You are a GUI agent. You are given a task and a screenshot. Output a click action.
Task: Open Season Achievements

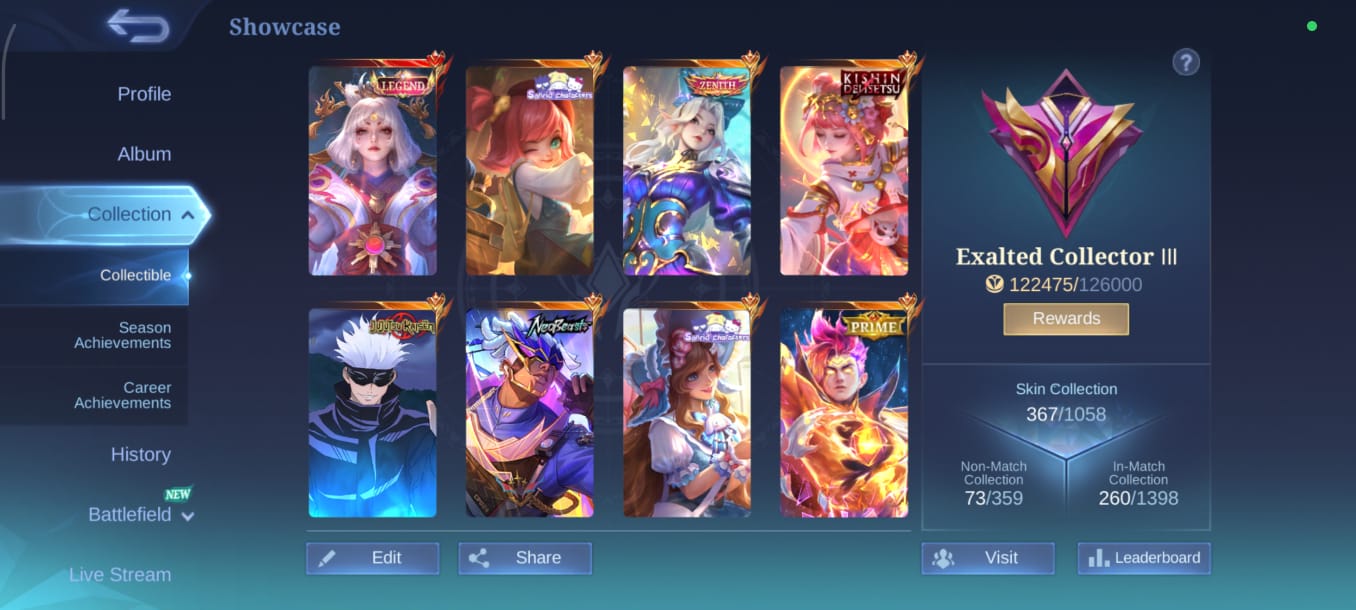(122, 335)
